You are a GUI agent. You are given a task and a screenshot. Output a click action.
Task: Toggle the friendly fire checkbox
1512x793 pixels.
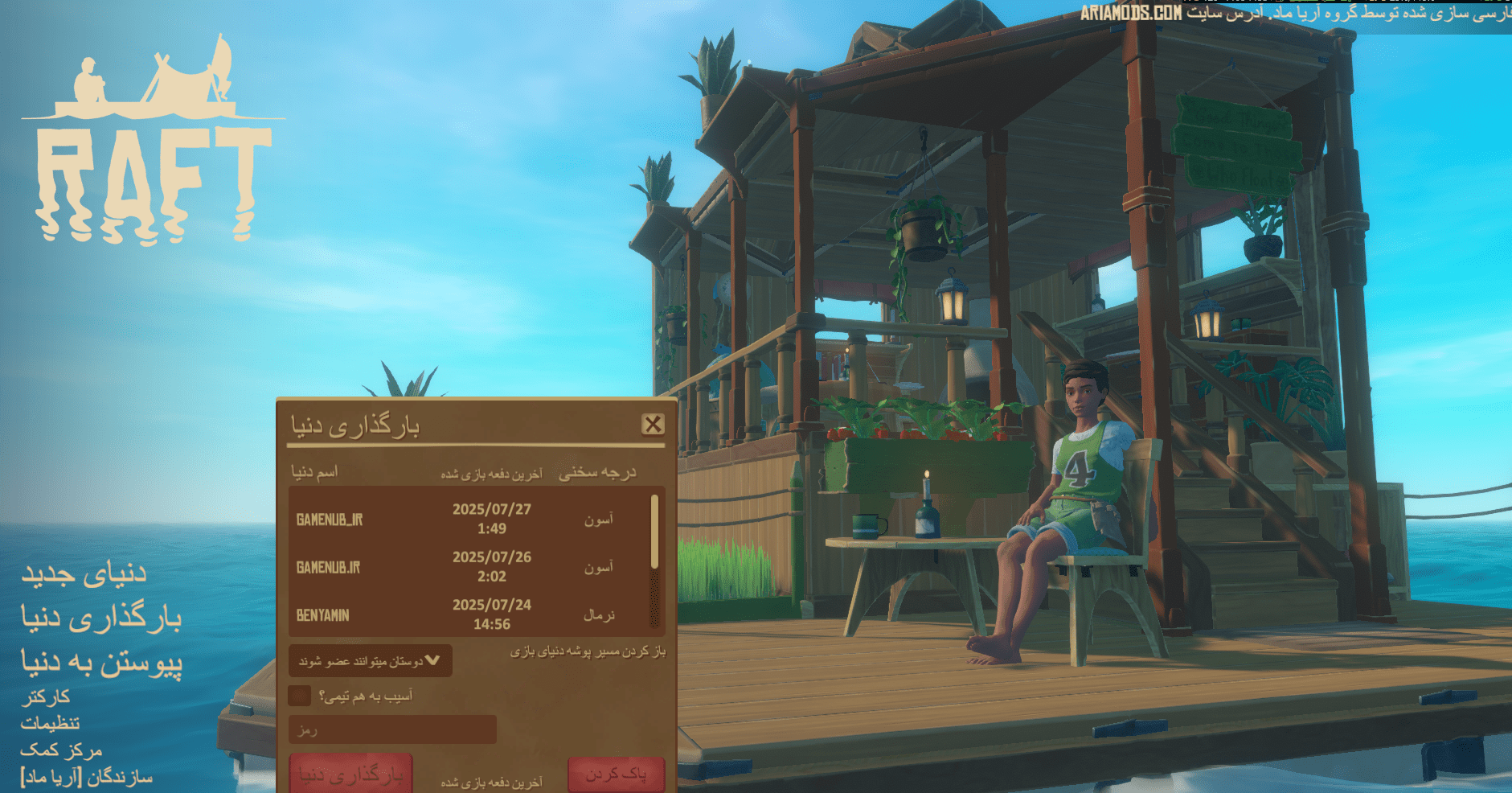(x=300, y=696)
